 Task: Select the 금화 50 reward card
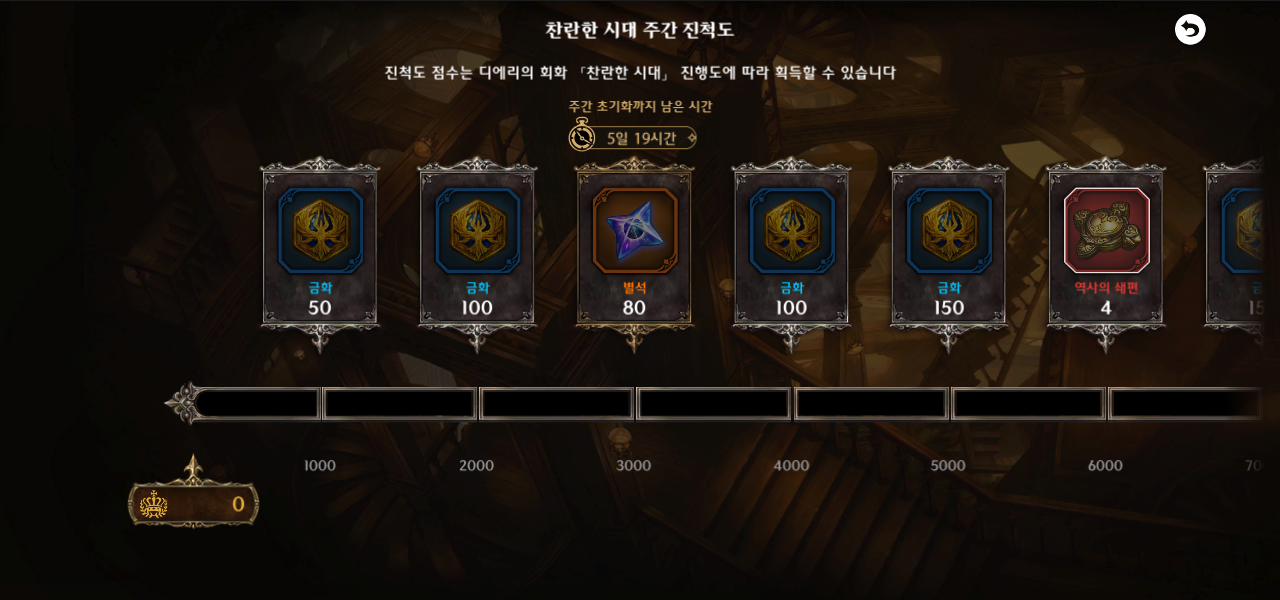coord(320,245)
